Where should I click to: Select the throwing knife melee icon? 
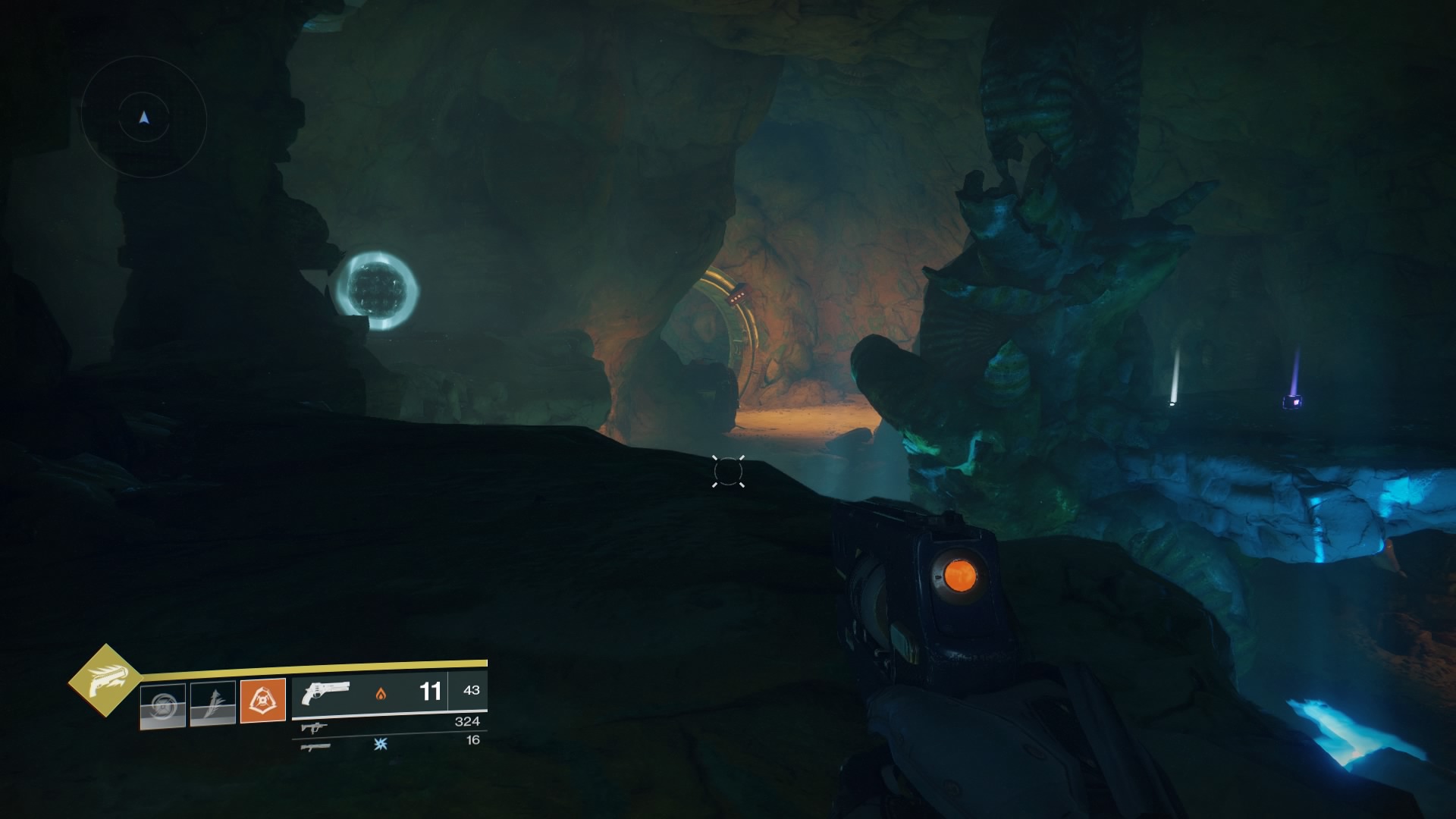213,703
